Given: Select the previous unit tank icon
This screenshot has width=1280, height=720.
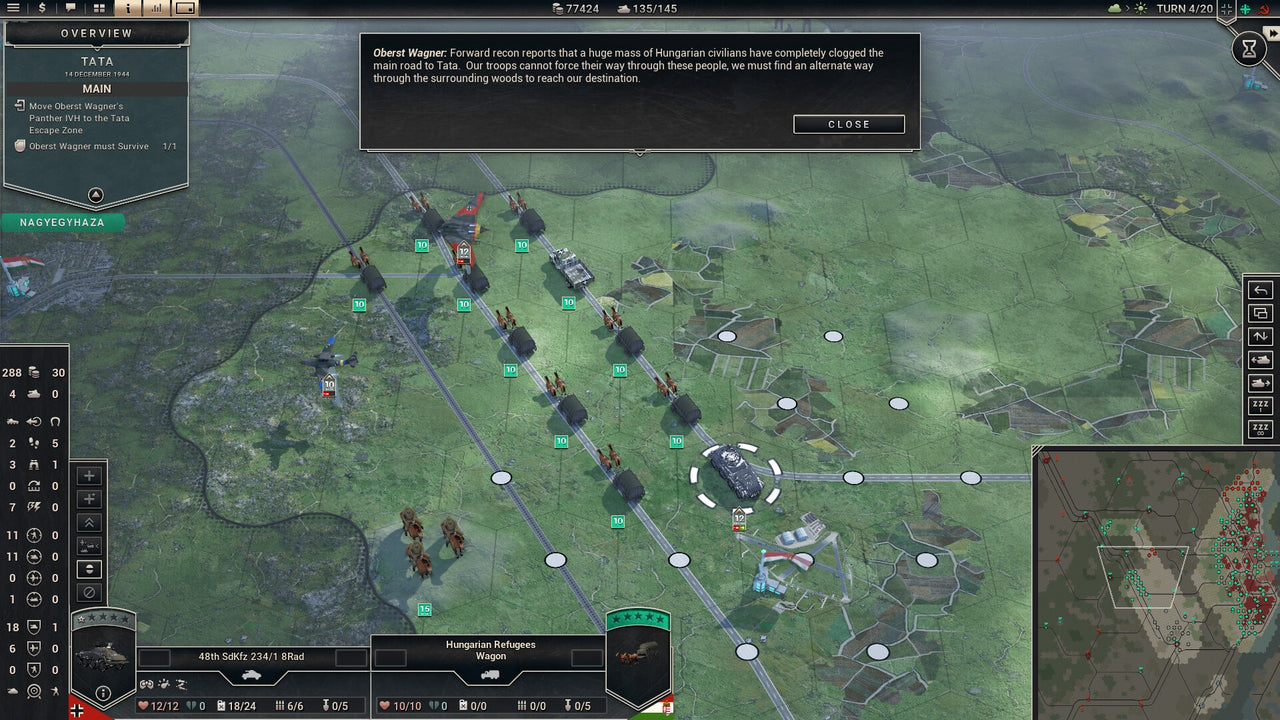Looking at the screenshot, I should (x=1259, y=359).
